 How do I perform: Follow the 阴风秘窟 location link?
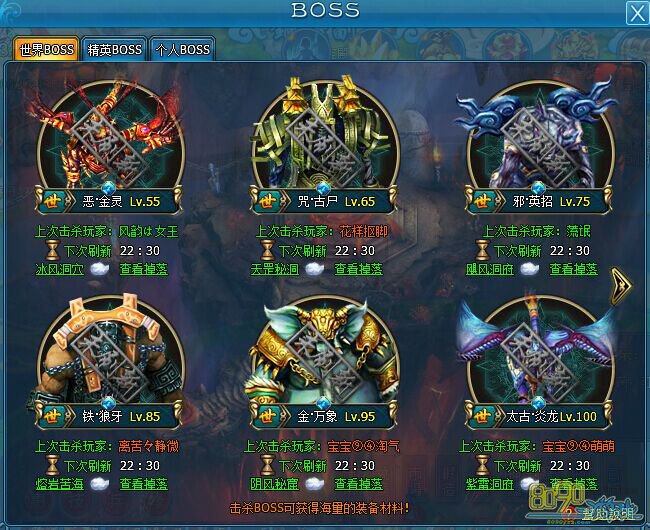274,484
